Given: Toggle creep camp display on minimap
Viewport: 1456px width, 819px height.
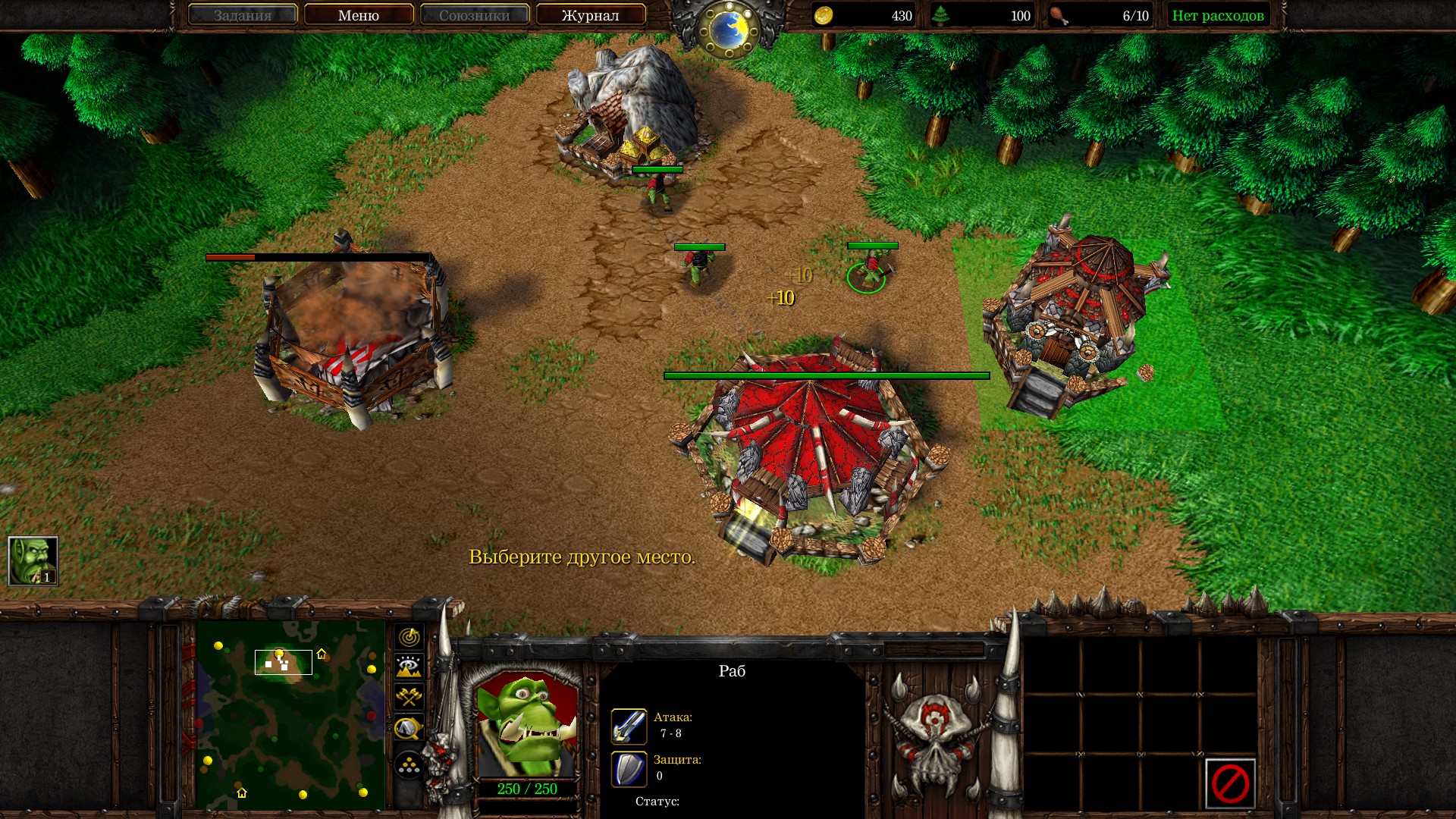Looking at the screenshot, I should click(x=409, y=729).
